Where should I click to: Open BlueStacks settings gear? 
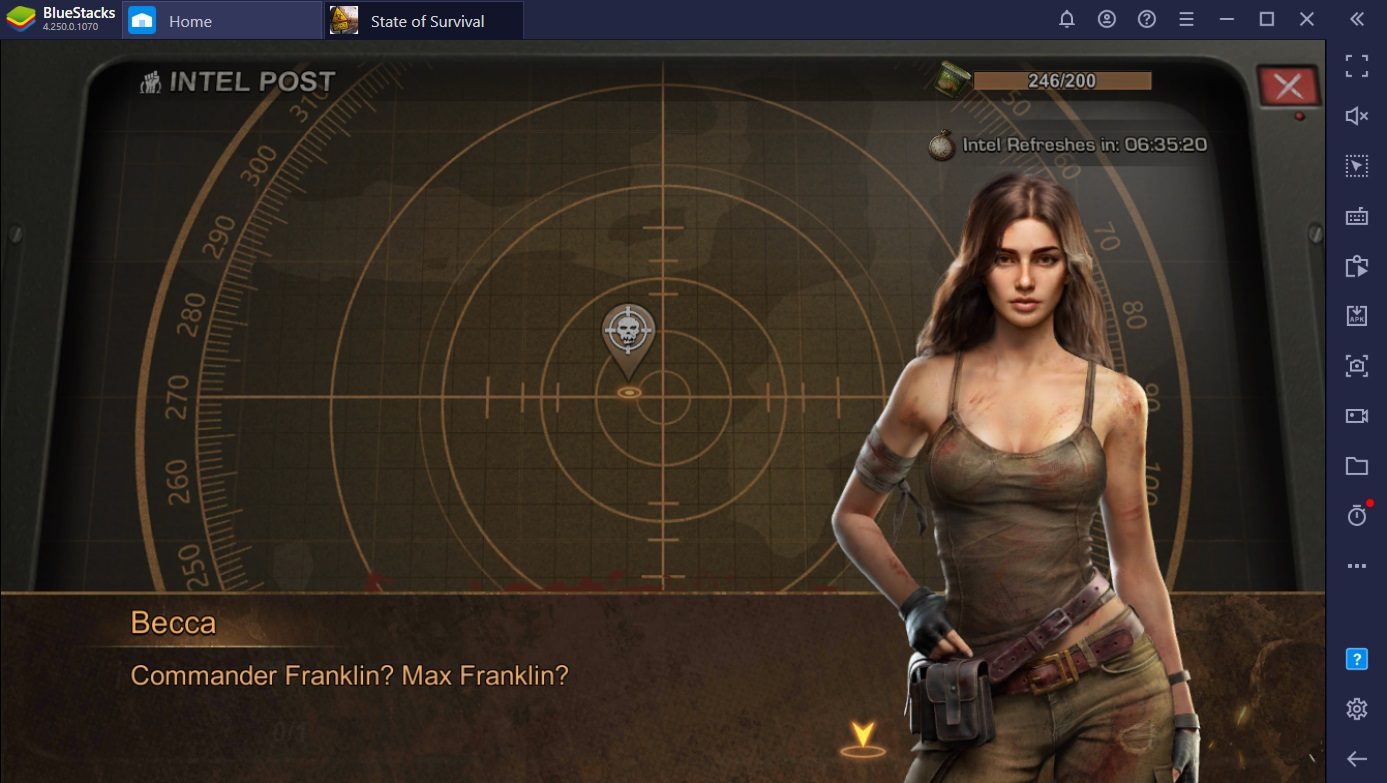1356,709
